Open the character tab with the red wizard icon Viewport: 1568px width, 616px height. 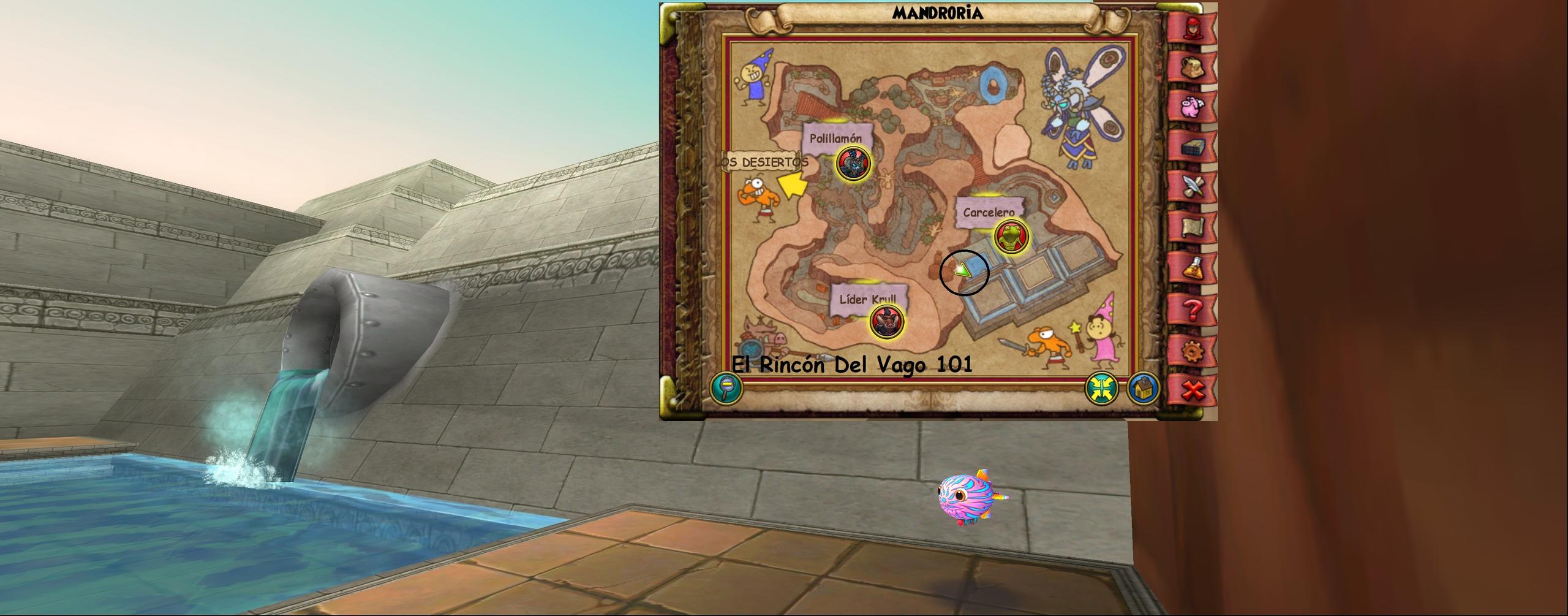[1191, 29]
